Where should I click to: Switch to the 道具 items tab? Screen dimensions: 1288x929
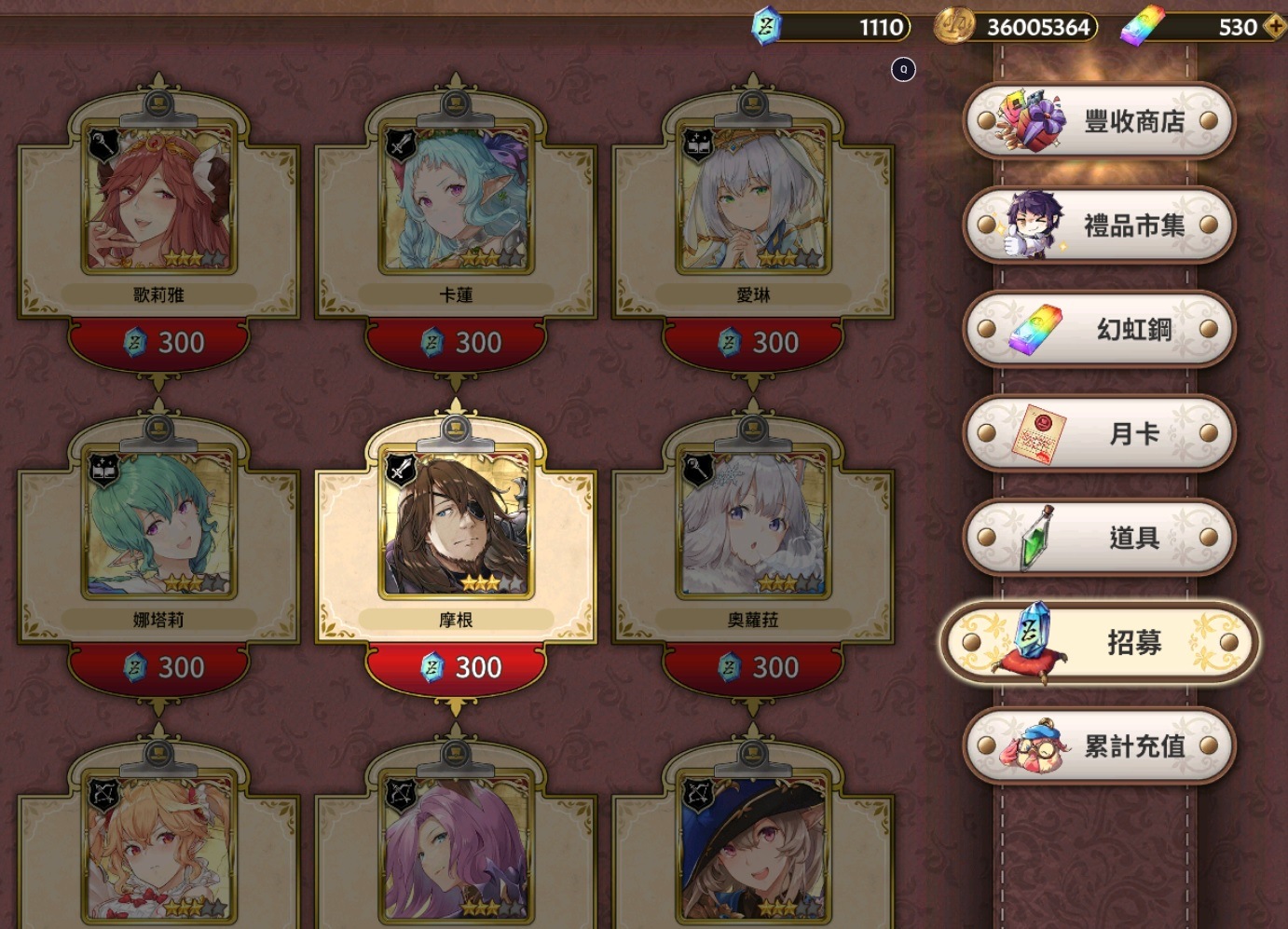1100,538
